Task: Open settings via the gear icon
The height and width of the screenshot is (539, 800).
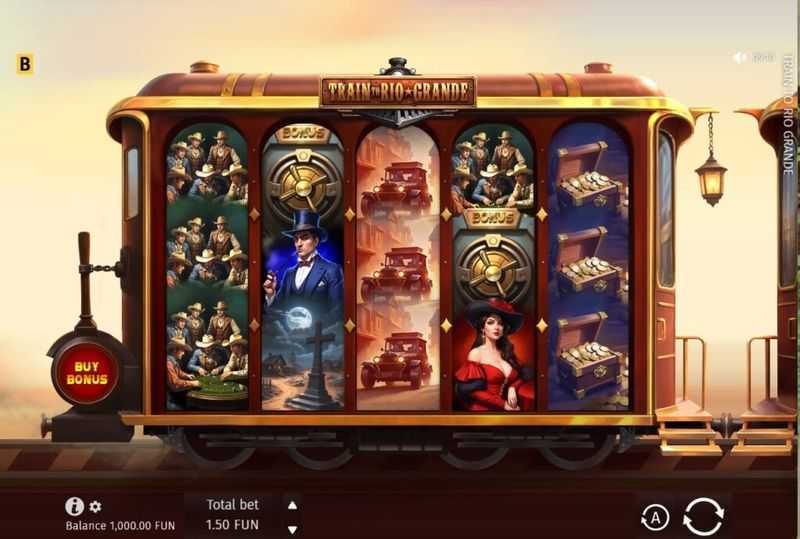Action: pos(96,507)
